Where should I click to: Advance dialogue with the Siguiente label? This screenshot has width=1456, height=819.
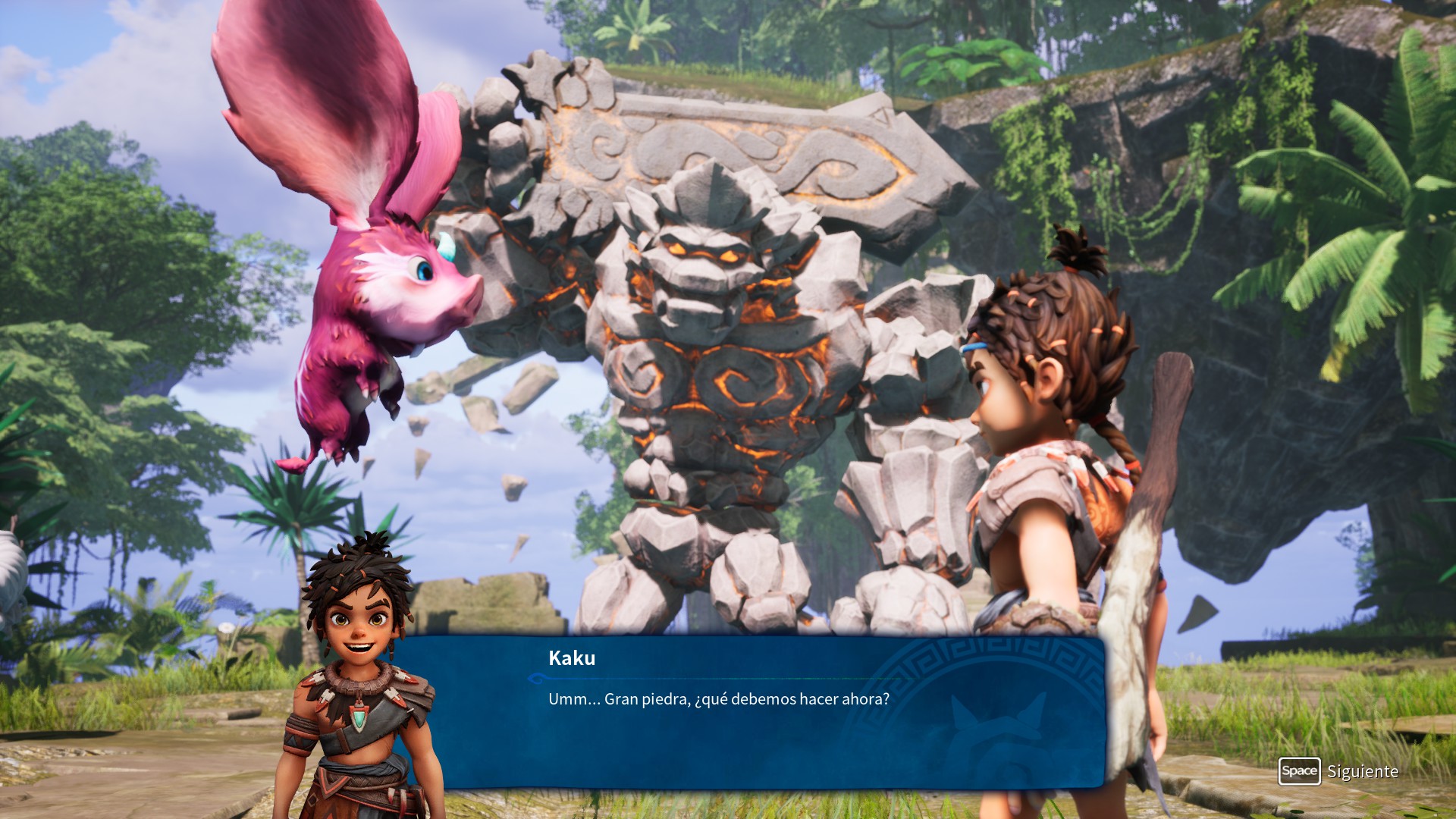pos(1362,771)
